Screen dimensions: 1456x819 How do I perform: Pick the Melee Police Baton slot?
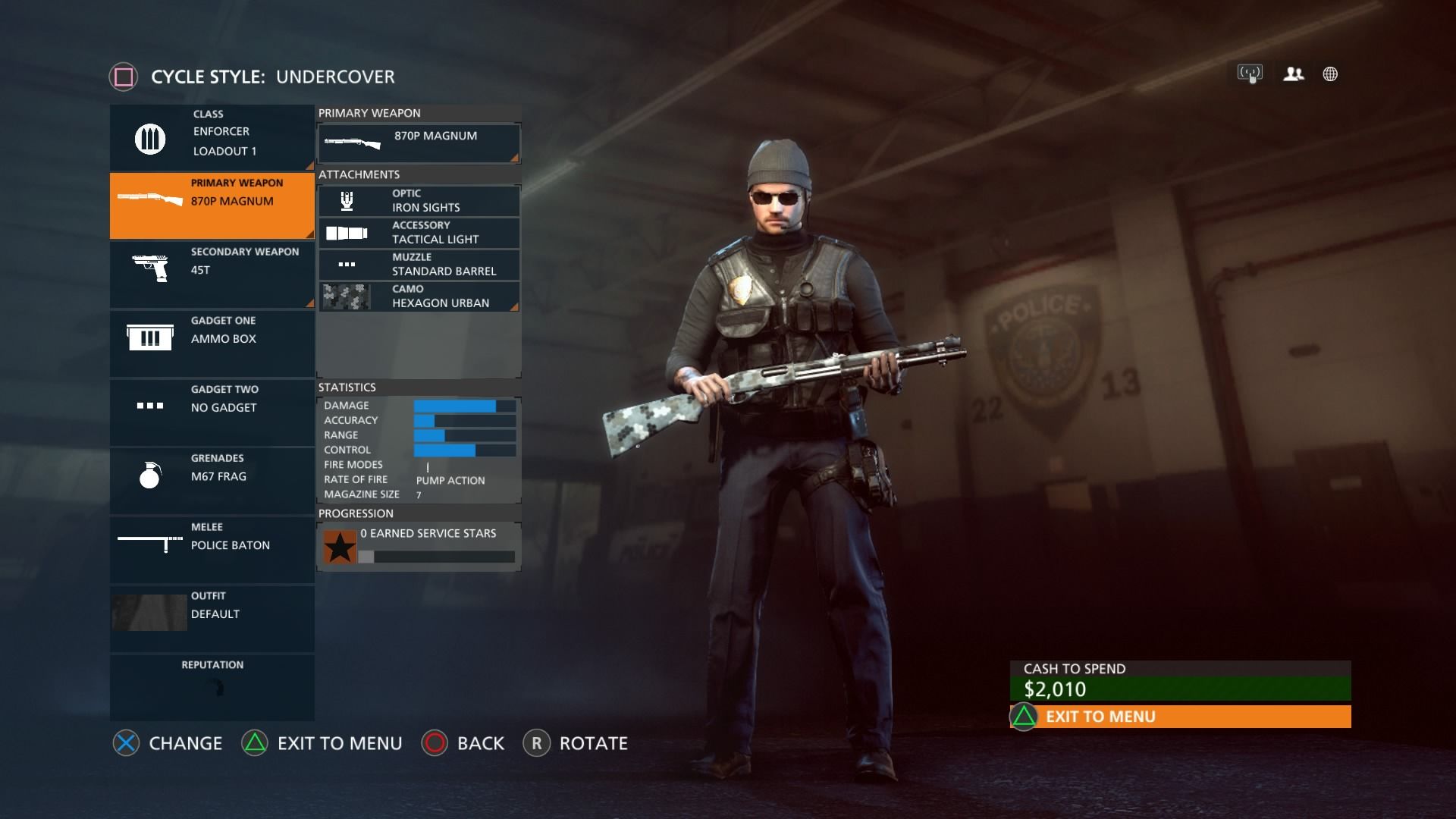(x=212, y=550)
